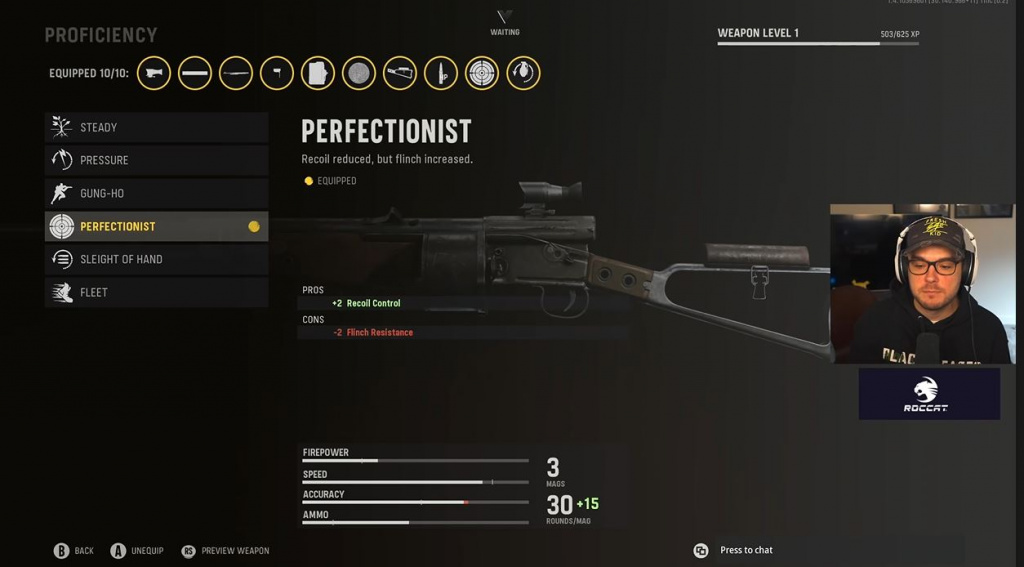Open the bullet ammo type slot
The height and width of the screenshot is (567, 1024).
pos(441,73)
